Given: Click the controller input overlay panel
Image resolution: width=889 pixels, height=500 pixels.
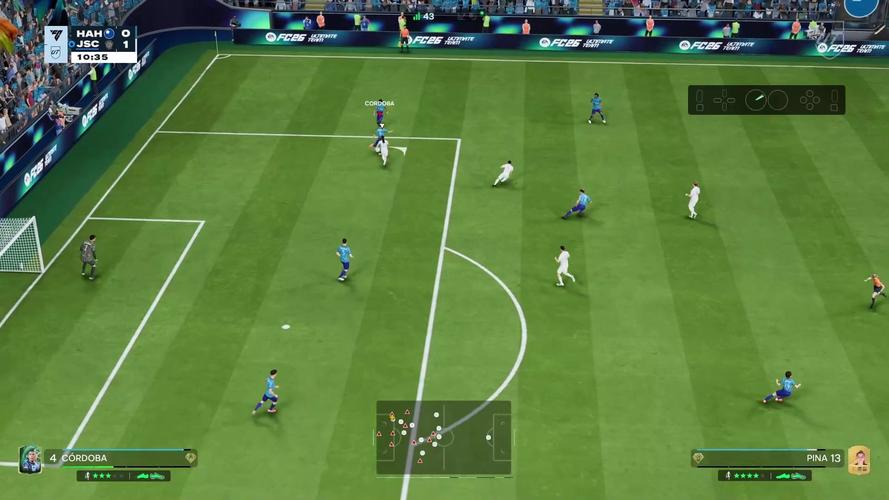Looking at the screenshot, I should point(766,100).
